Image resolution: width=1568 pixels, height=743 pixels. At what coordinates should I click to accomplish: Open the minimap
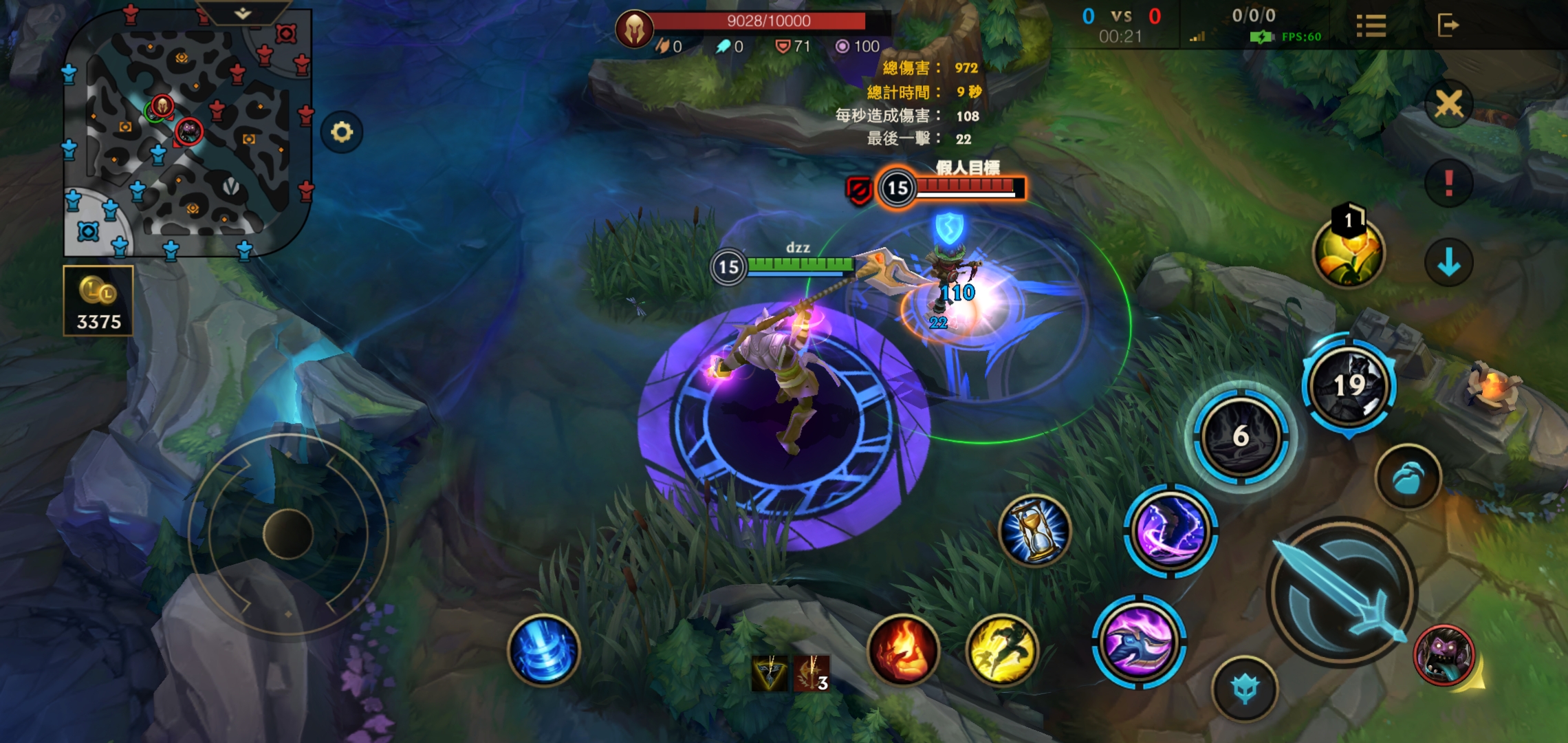[x=187, y=134]
